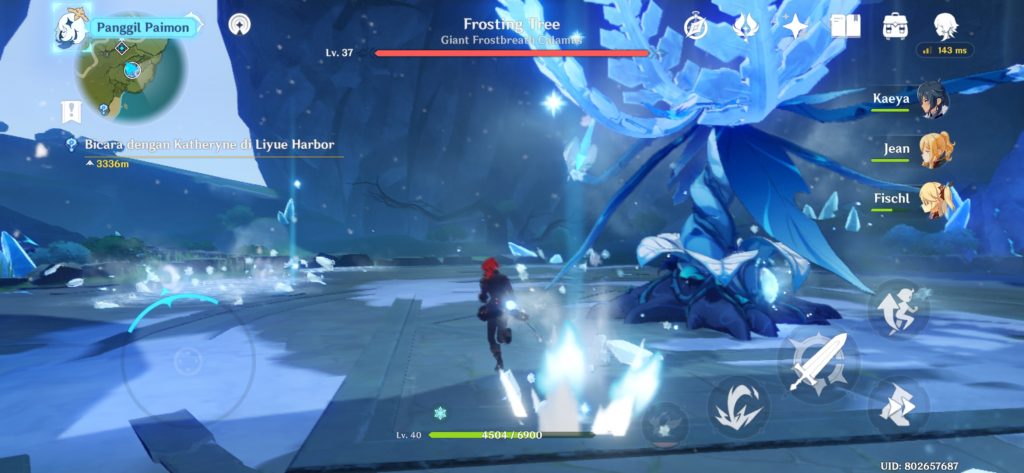Open the backpack inventory
This screenshot has height=473, width=1024.
pos(895,27)
